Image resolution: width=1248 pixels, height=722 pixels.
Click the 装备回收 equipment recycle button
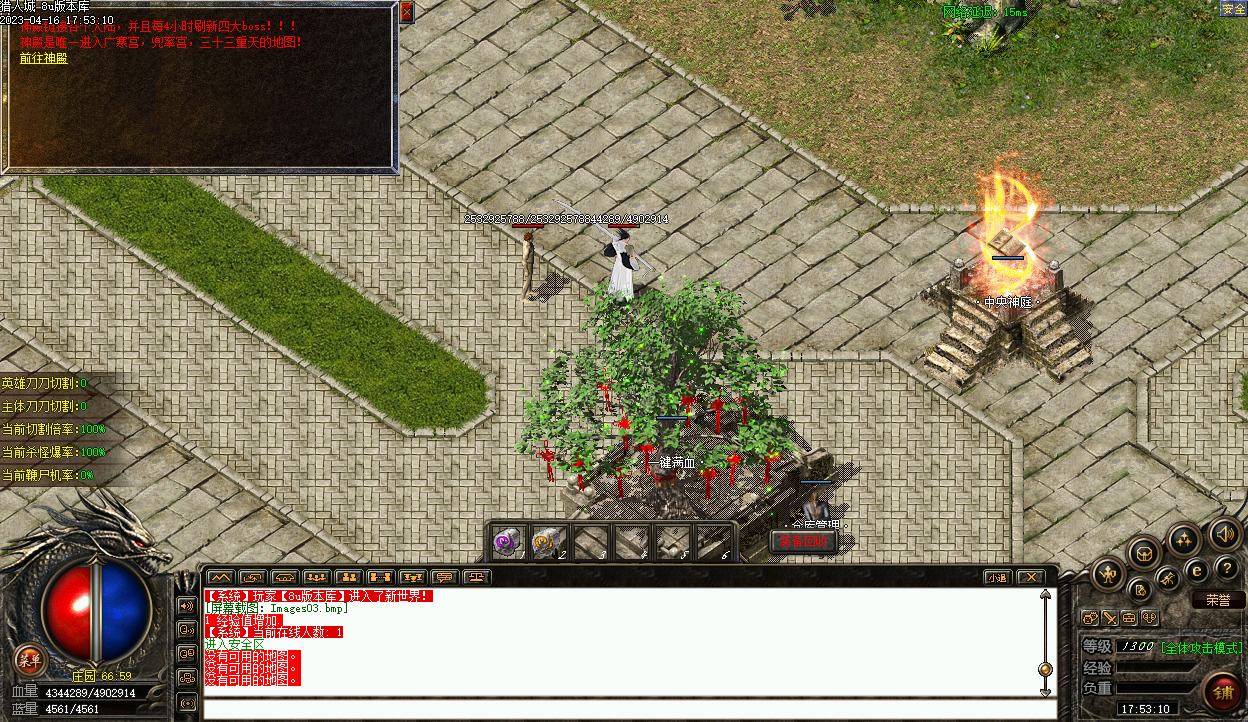tap(804, 542)
